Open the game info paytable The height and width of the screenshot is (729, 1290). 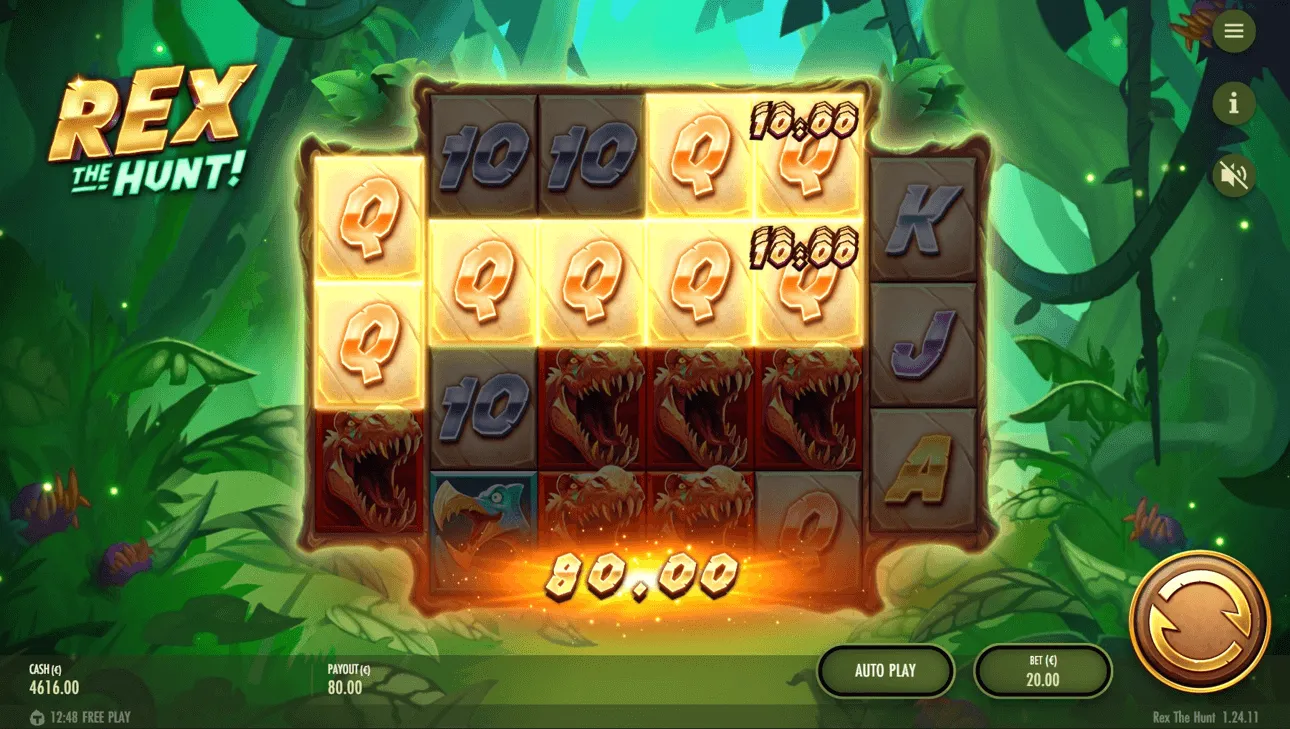(x=1233, y=103)
